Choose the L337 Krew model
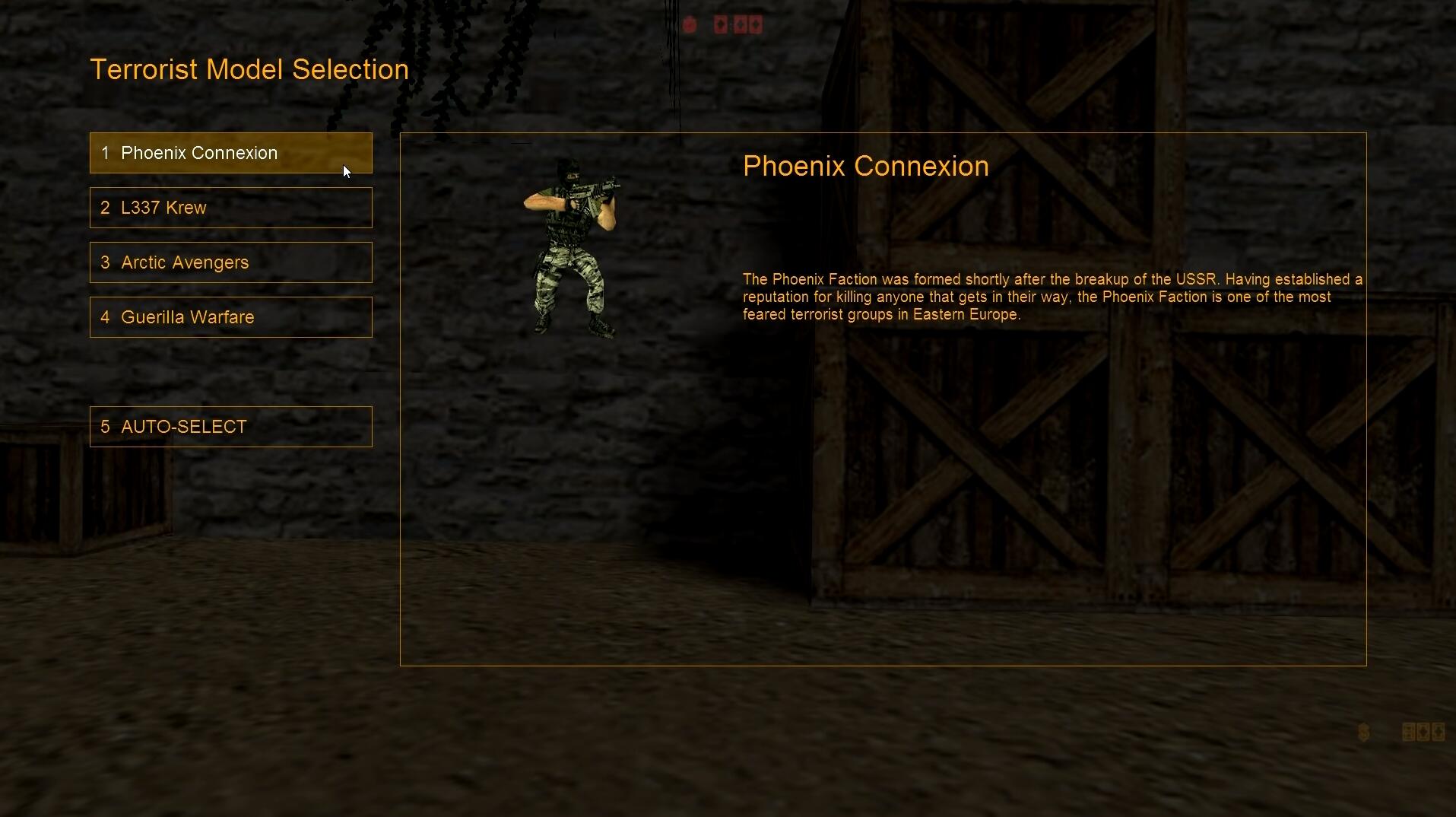The image size is (1456, 817). coord(230,208)
